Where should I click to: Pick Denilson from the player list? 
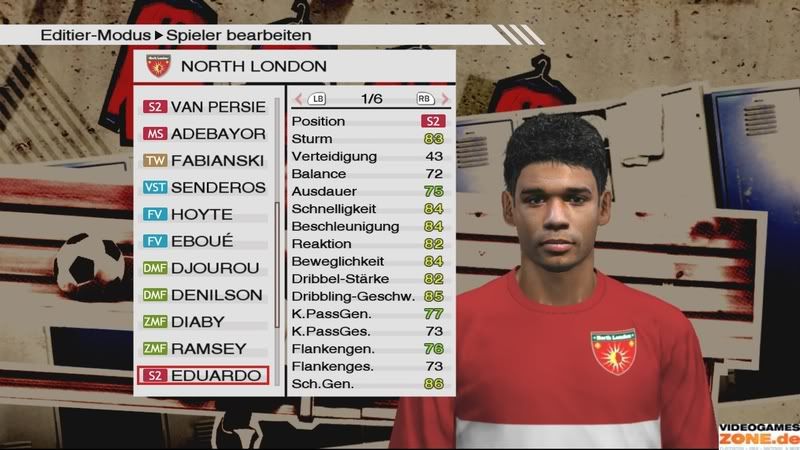[x=205, y=295]
